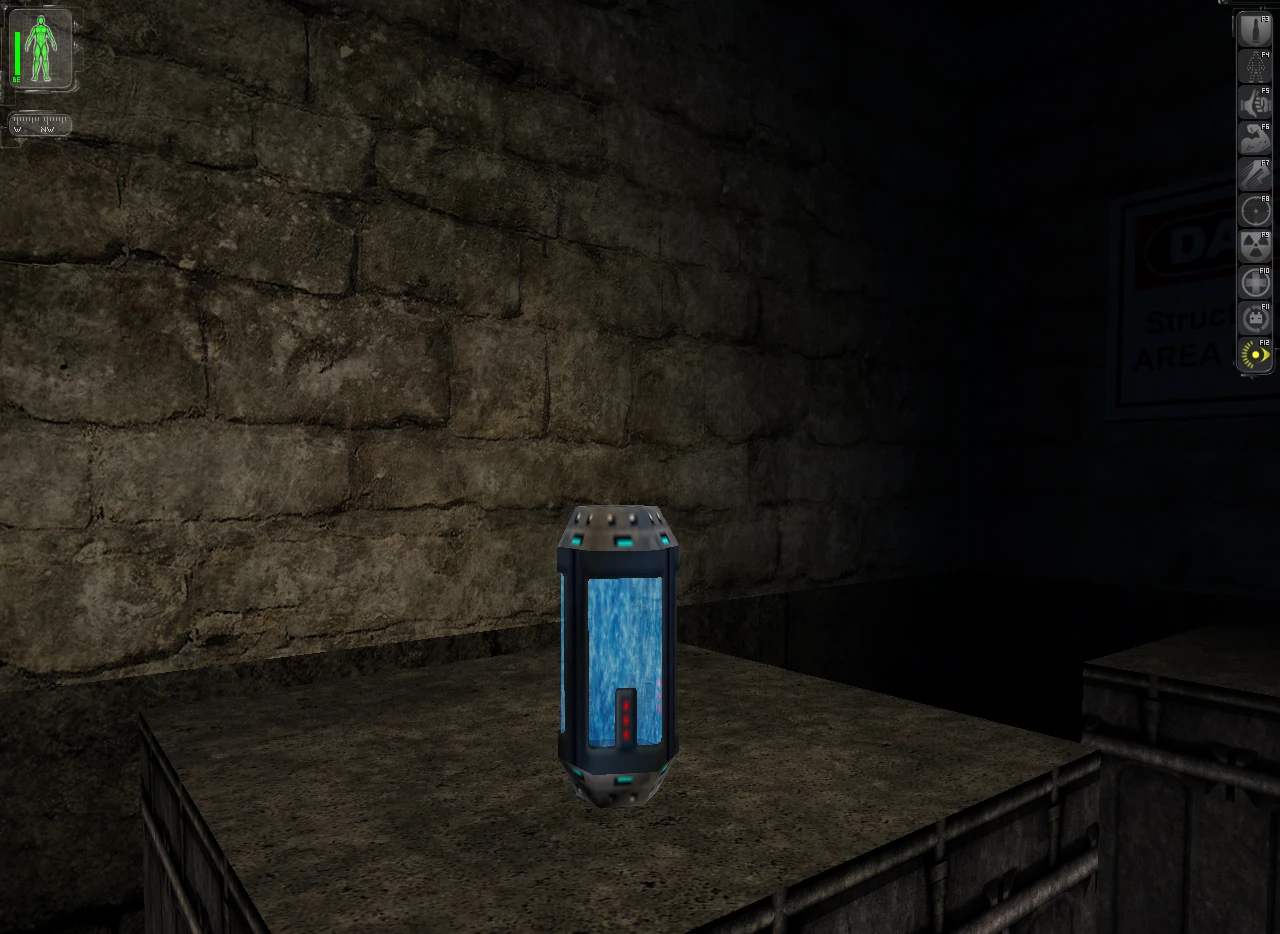1280x934 pixels.
Task: Toggle the F10 regeneration cross augmentation
Action: [x=1255, y=282]
